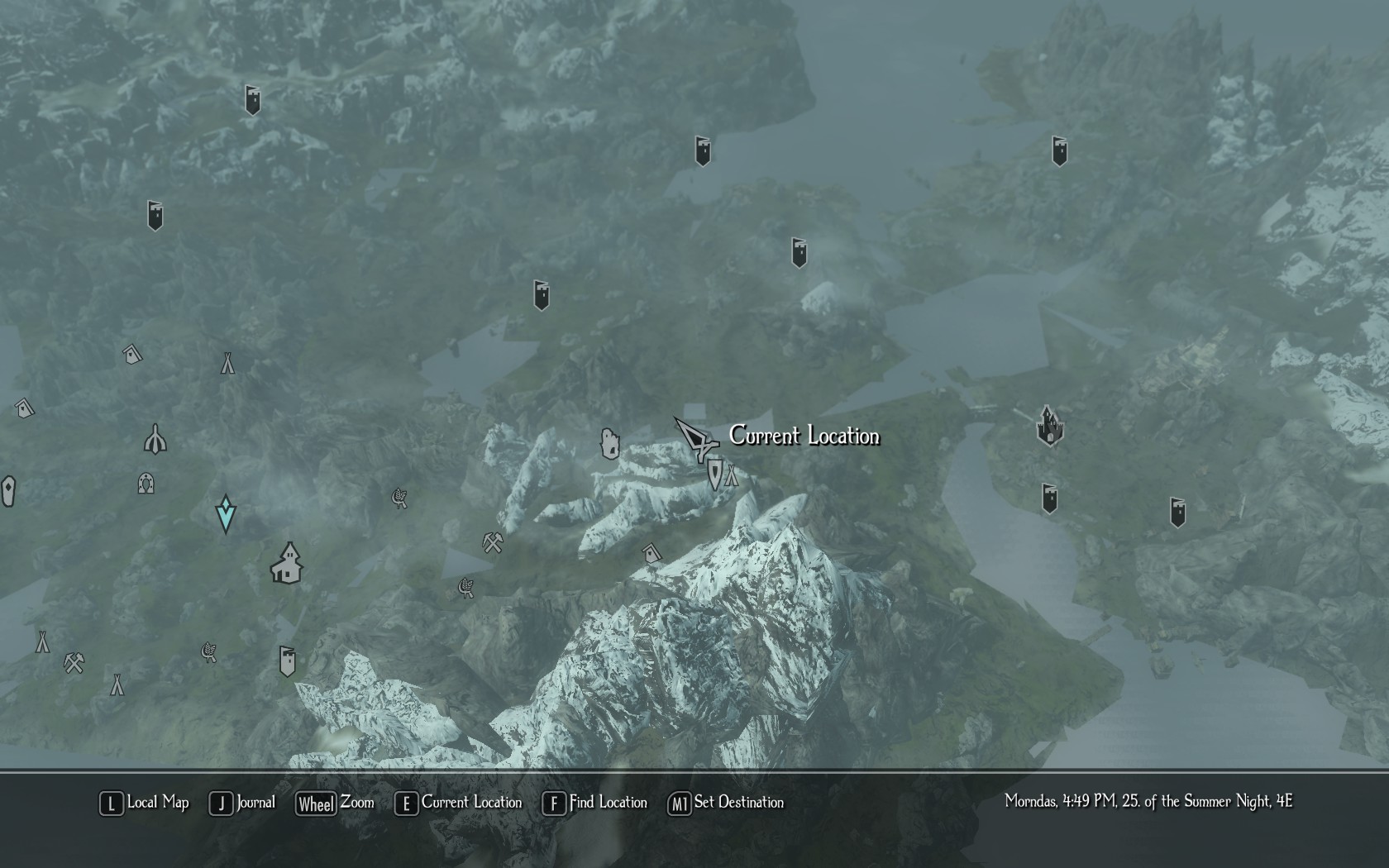Click the Current Location button in bottom bar
1389x868 pixels.
[x=461, y=803]
